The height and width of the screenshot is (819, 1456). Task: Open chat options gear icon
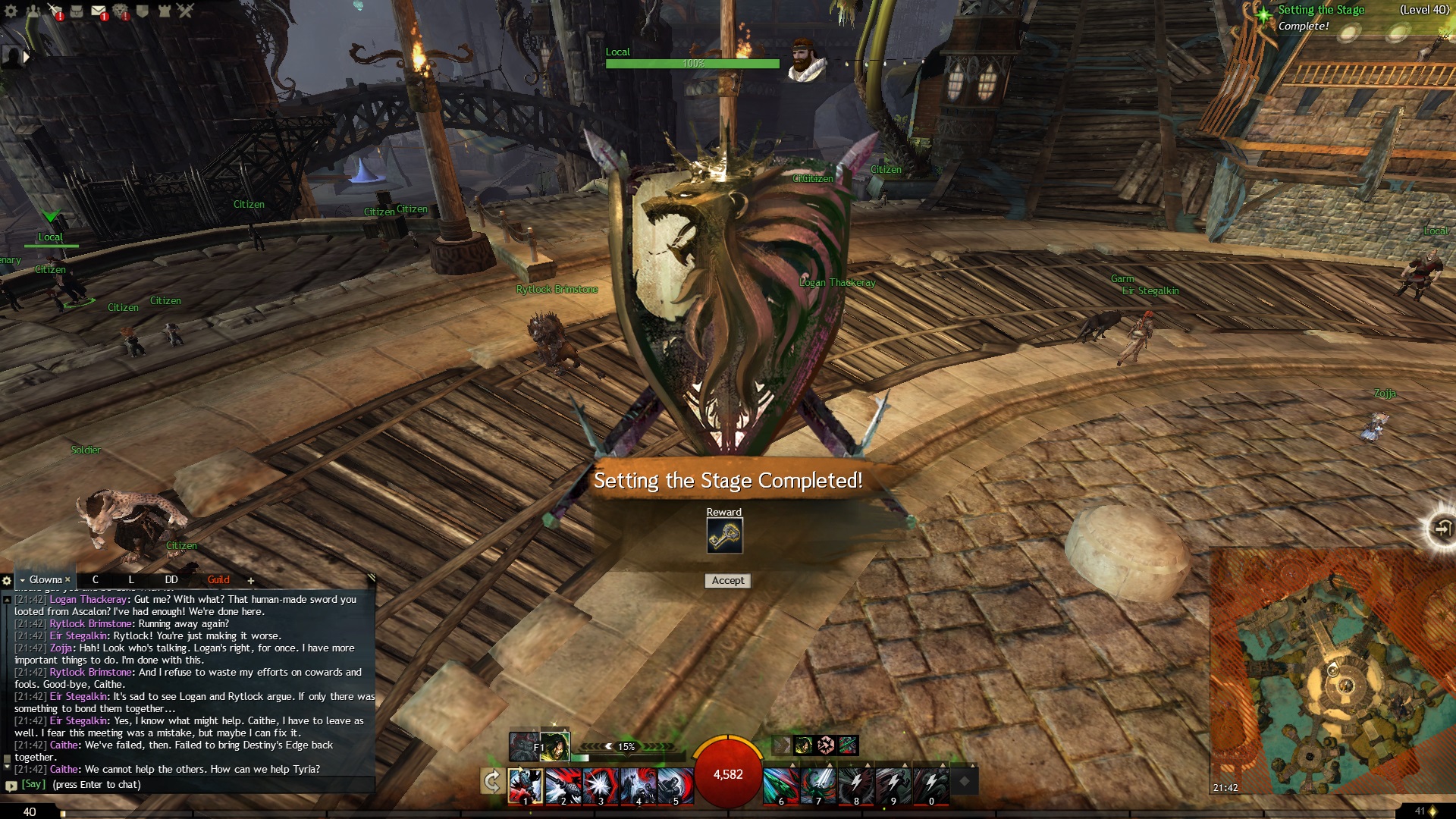tap(7, 581)
